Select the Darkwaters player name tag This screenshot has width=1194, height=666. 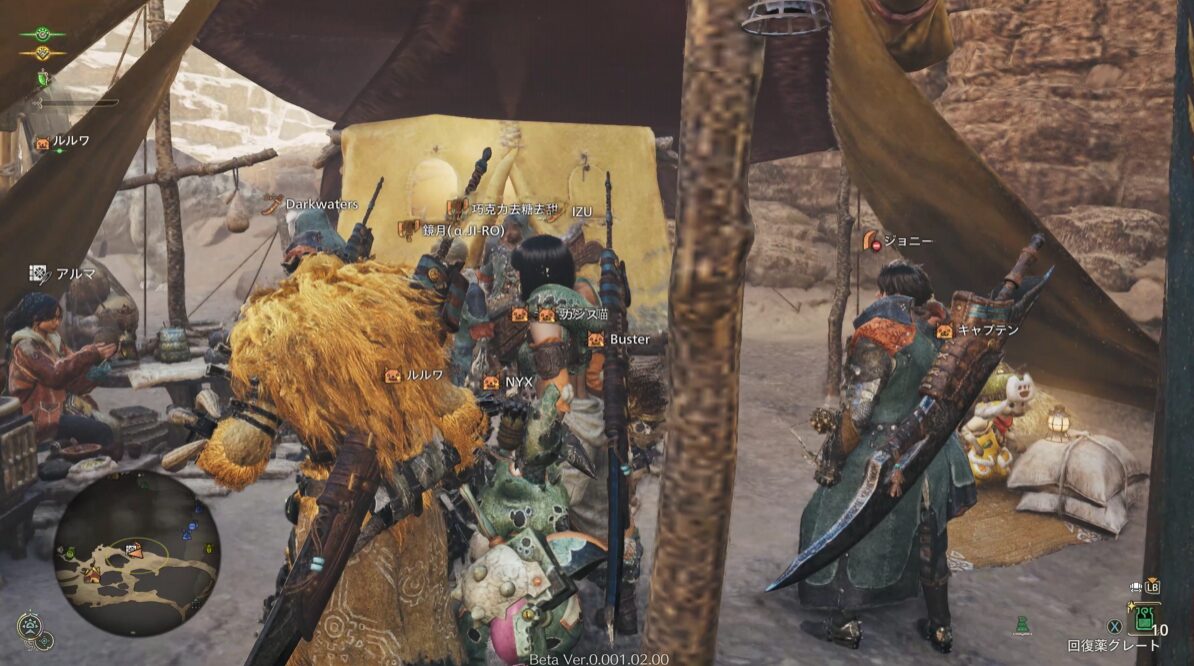[x=321, y=204]
